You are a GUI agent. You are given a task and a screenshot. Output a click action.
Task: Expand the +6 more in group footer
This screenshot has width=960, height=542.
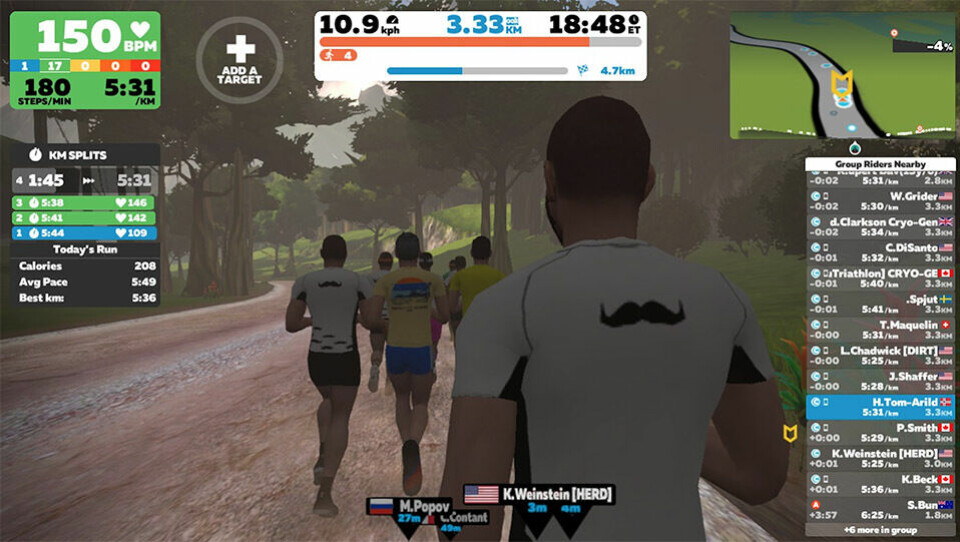tap(880, 530)
